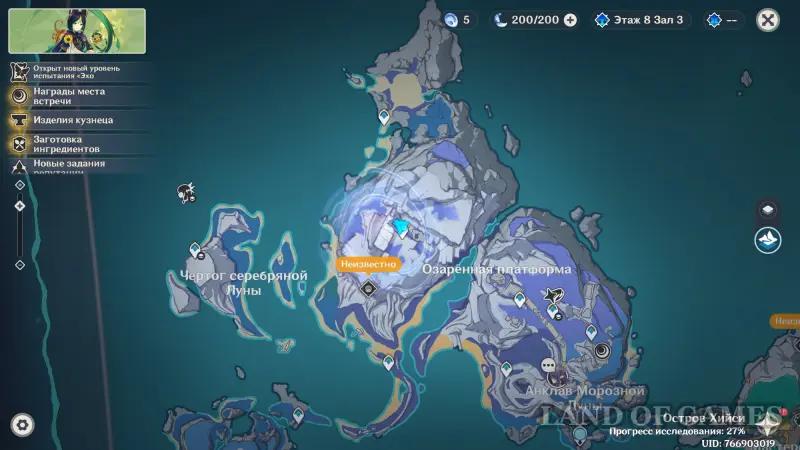
Task: Open 'Награды места встречи' entry
Action: click(69, 96)
